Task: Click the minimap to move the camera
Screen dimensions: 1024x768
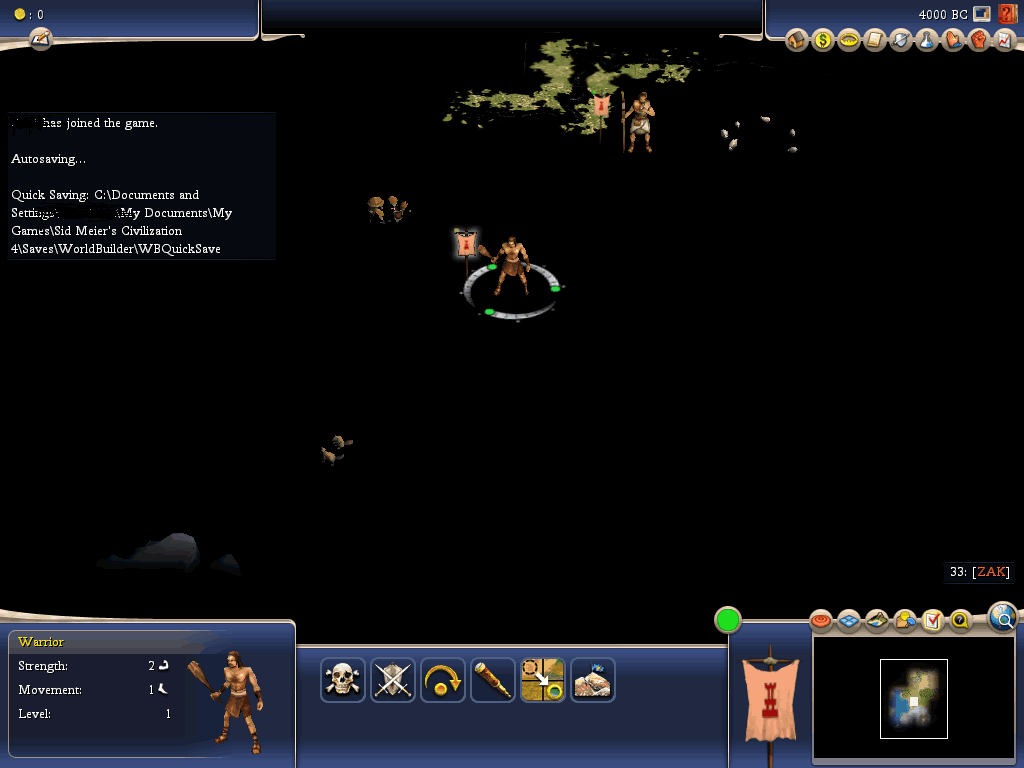Action: [x=914, y=698]
